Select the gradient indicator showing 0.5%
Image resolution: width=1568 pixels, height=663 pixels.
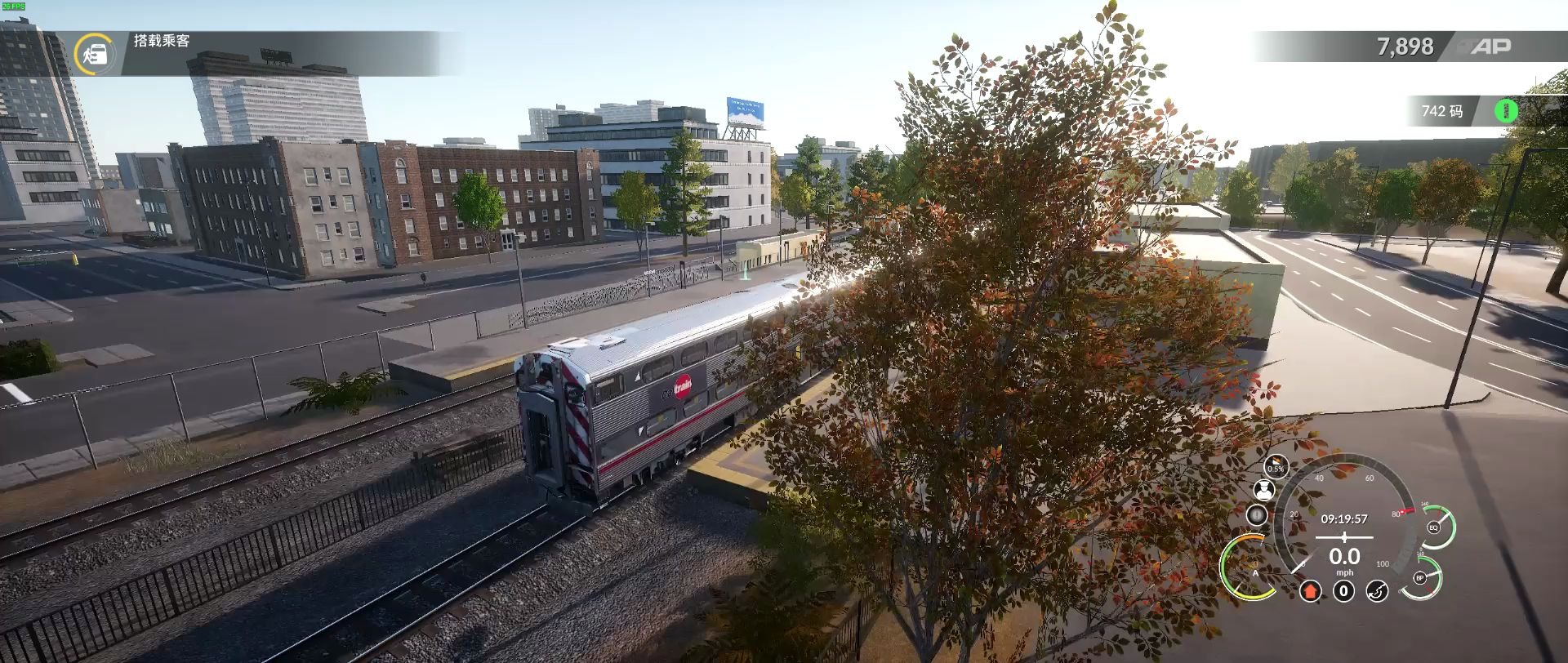point(1276,464)
